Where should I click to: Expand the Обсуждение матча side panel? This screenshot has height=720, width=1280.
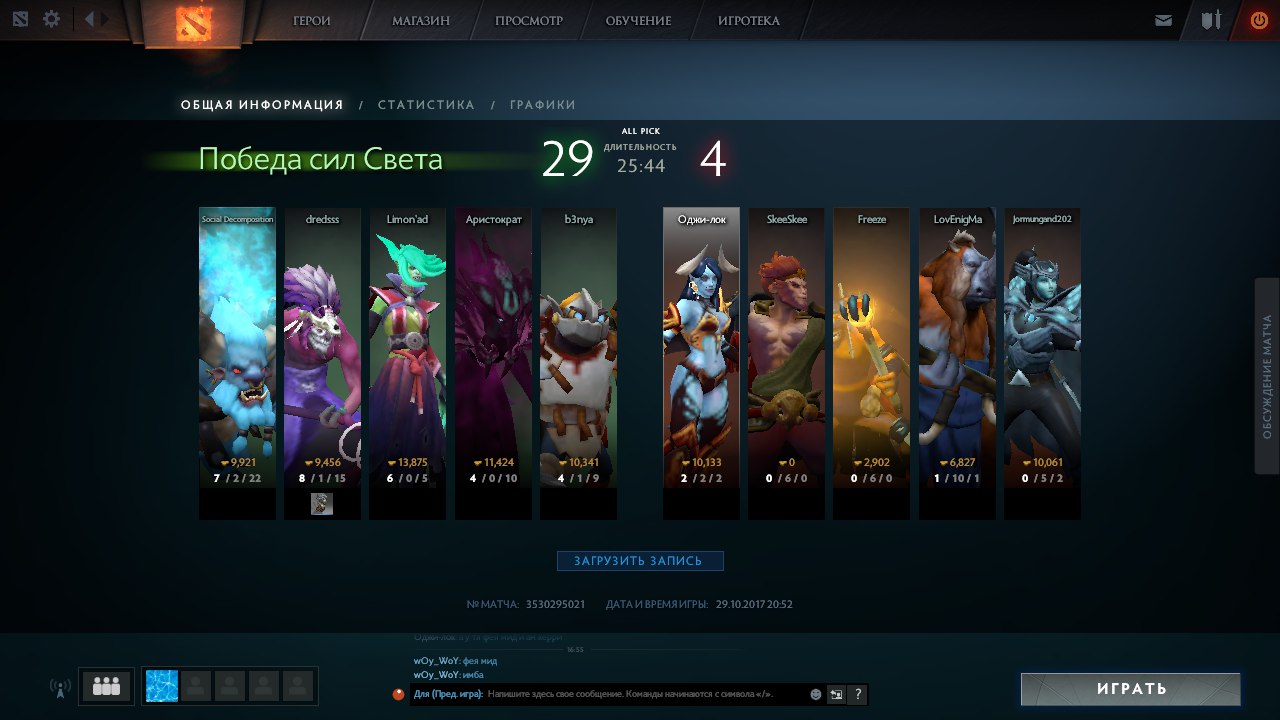pyautogui.click(x=1266, y=376)
